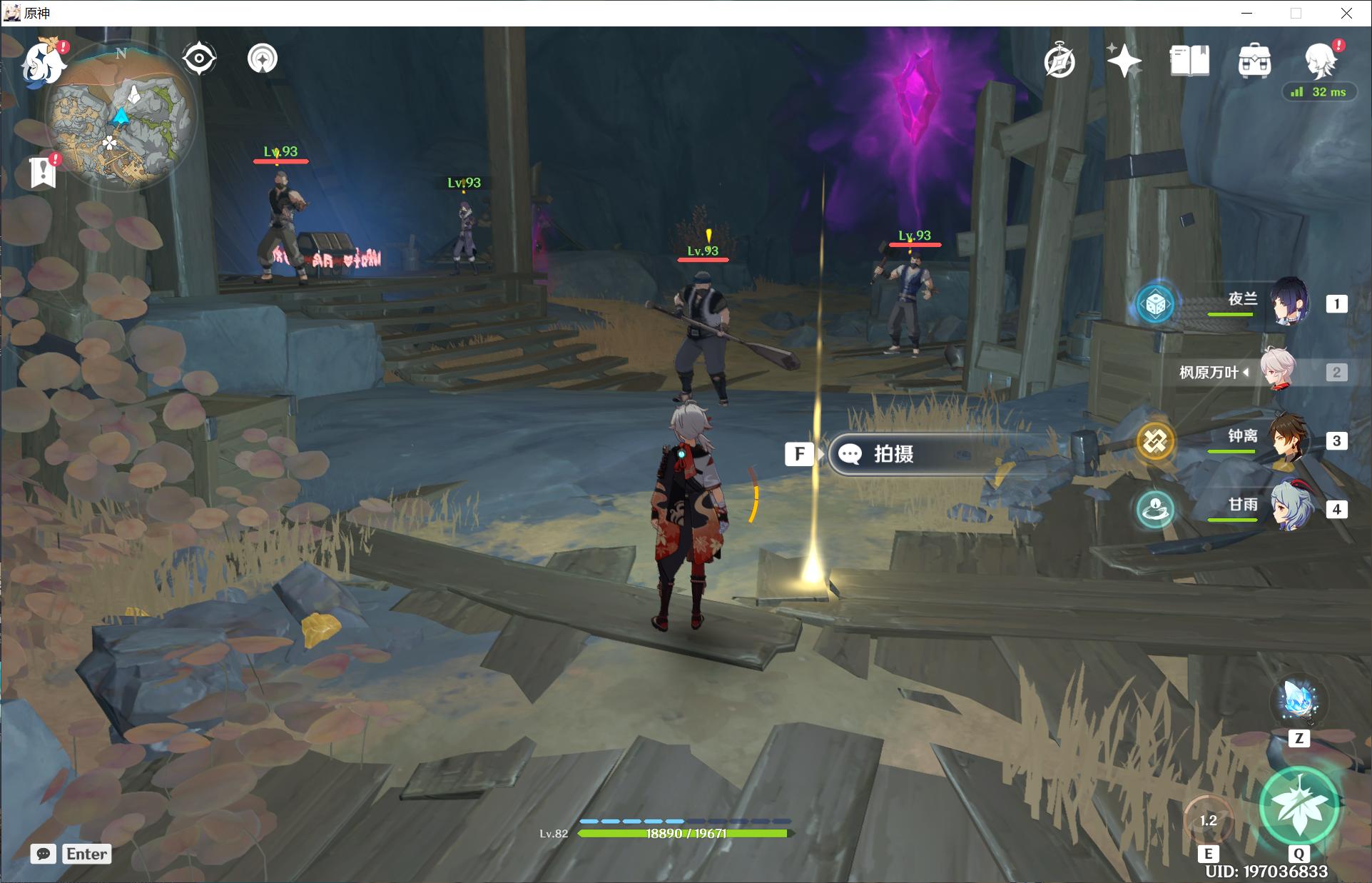Image resolution: width=1372 pixels, height=883 pixels.
Task: Activate the leaf elemental burst
Action: (1299, 805)
